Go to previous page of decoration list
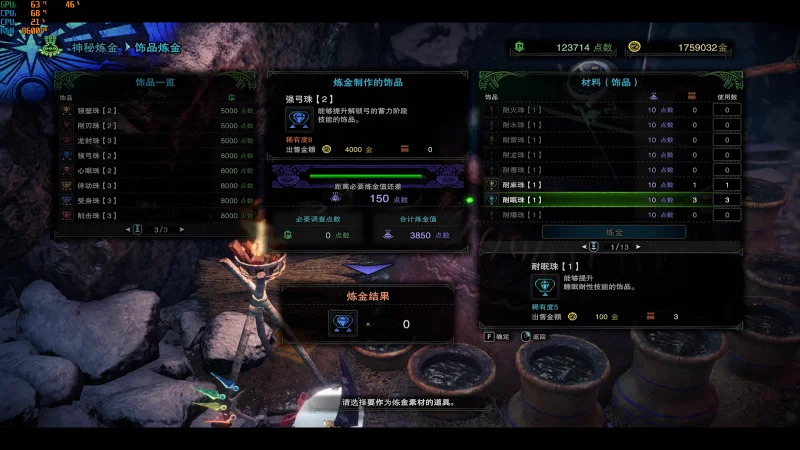 pos(129,229)
